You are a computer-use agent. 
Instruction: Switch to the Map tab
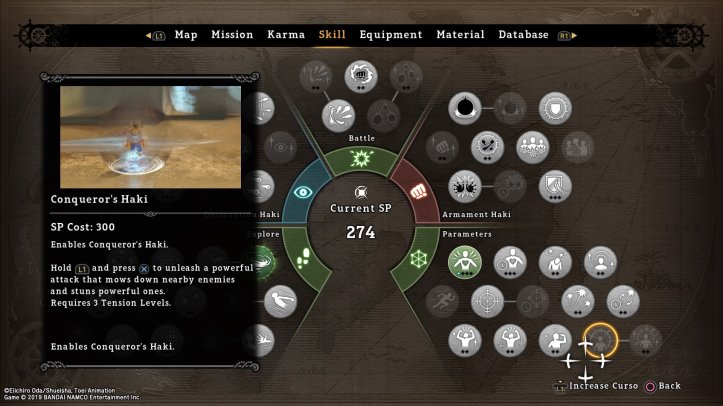coord(186,35)
